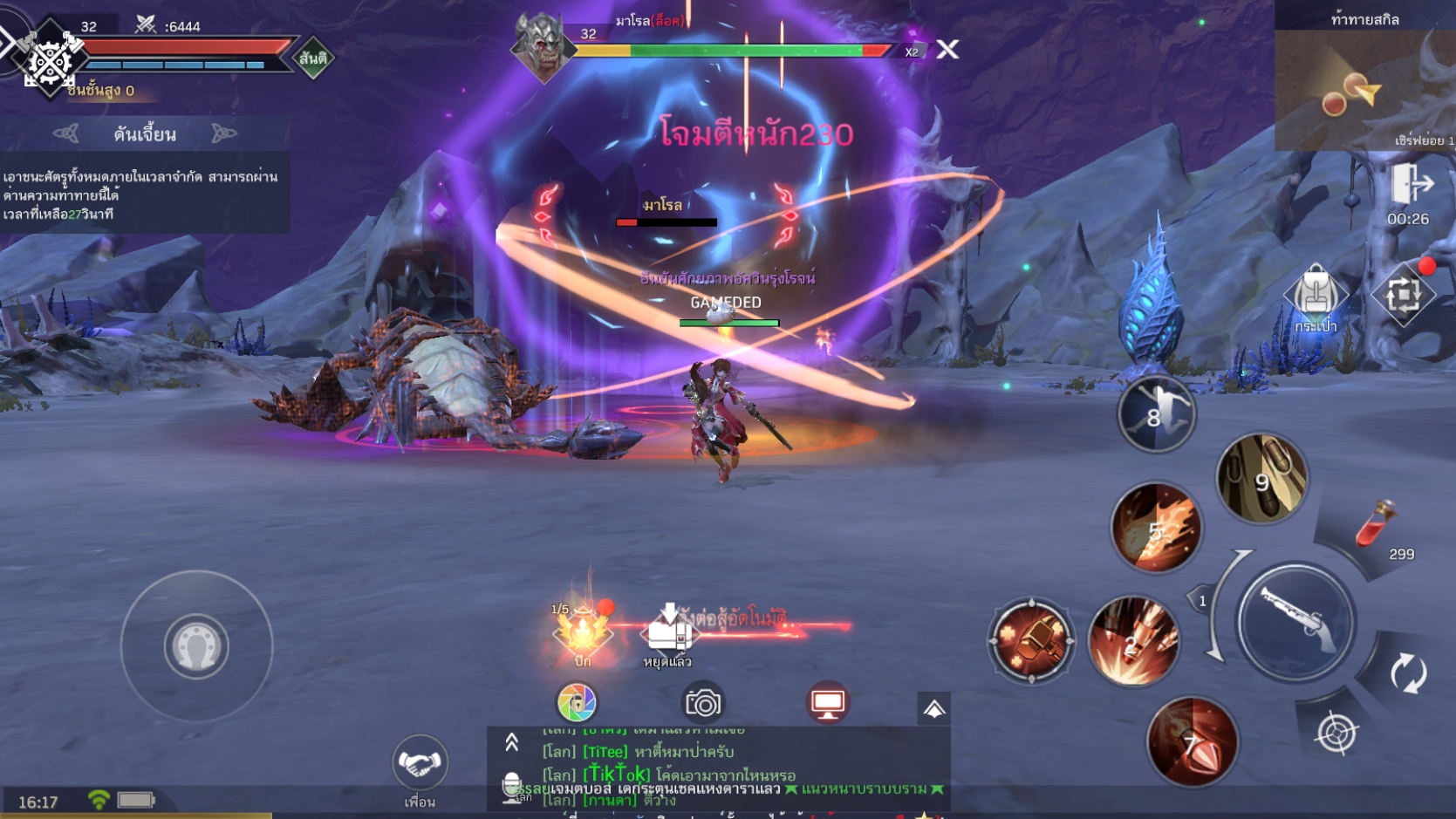Activate the red shield skill
Viewport: 1456px width, 819px height.
click(1192, 741)
